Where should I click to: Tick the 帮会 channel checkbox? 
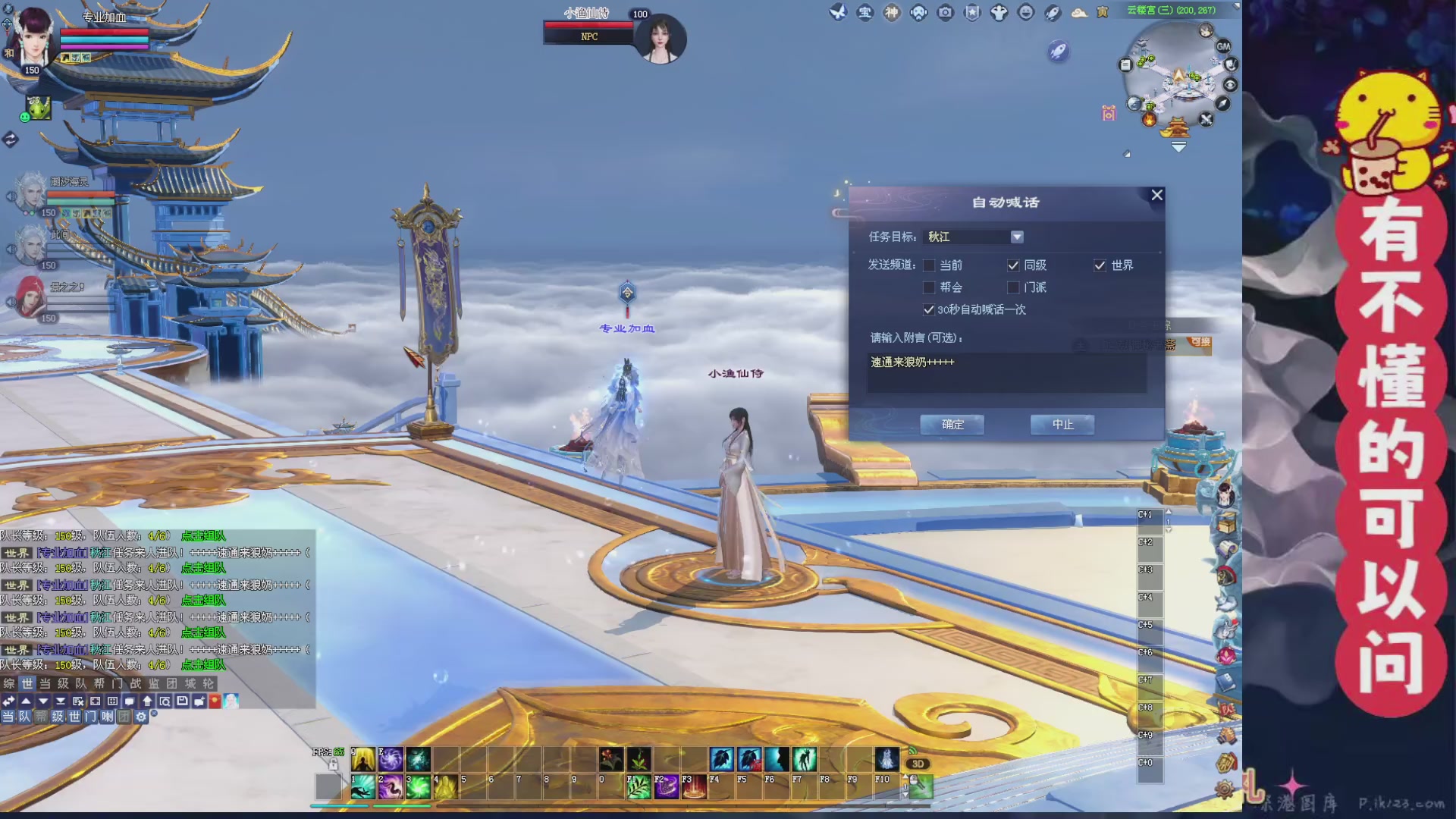pos(929,287)
